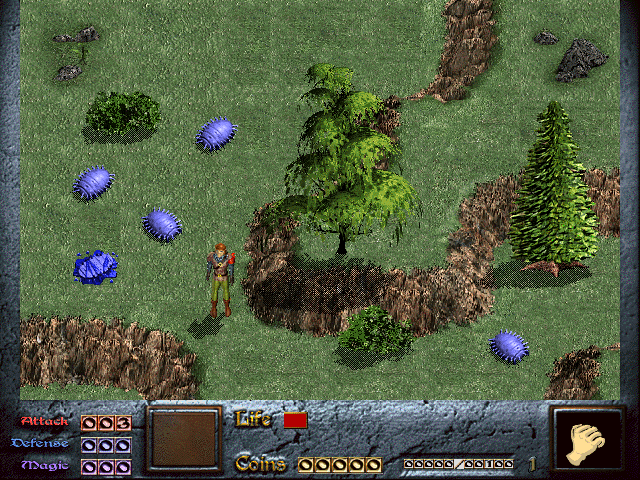Click the empty brown item panel
This screenshot has height=480, width=640.
[183, 439]
